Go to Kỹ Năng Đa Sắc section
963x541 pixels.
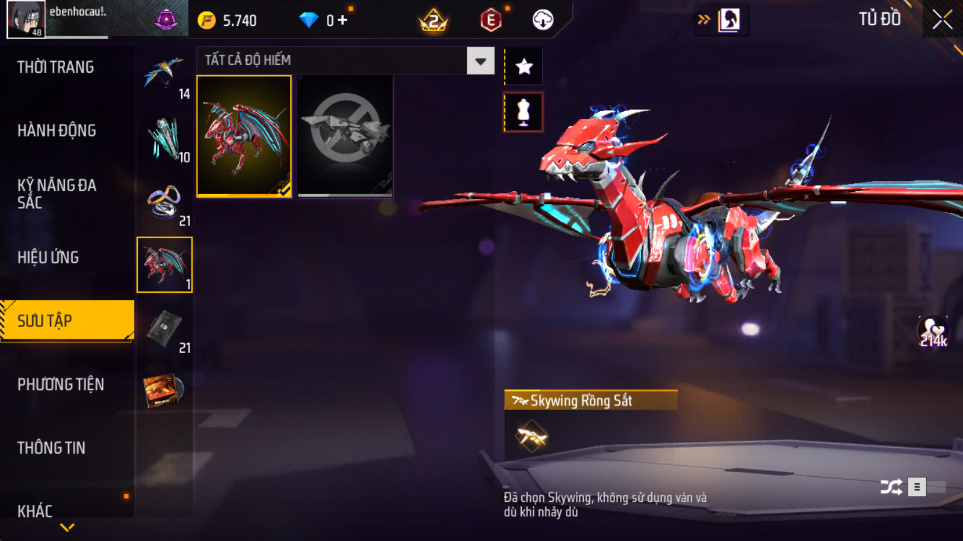tap(56, 193)
